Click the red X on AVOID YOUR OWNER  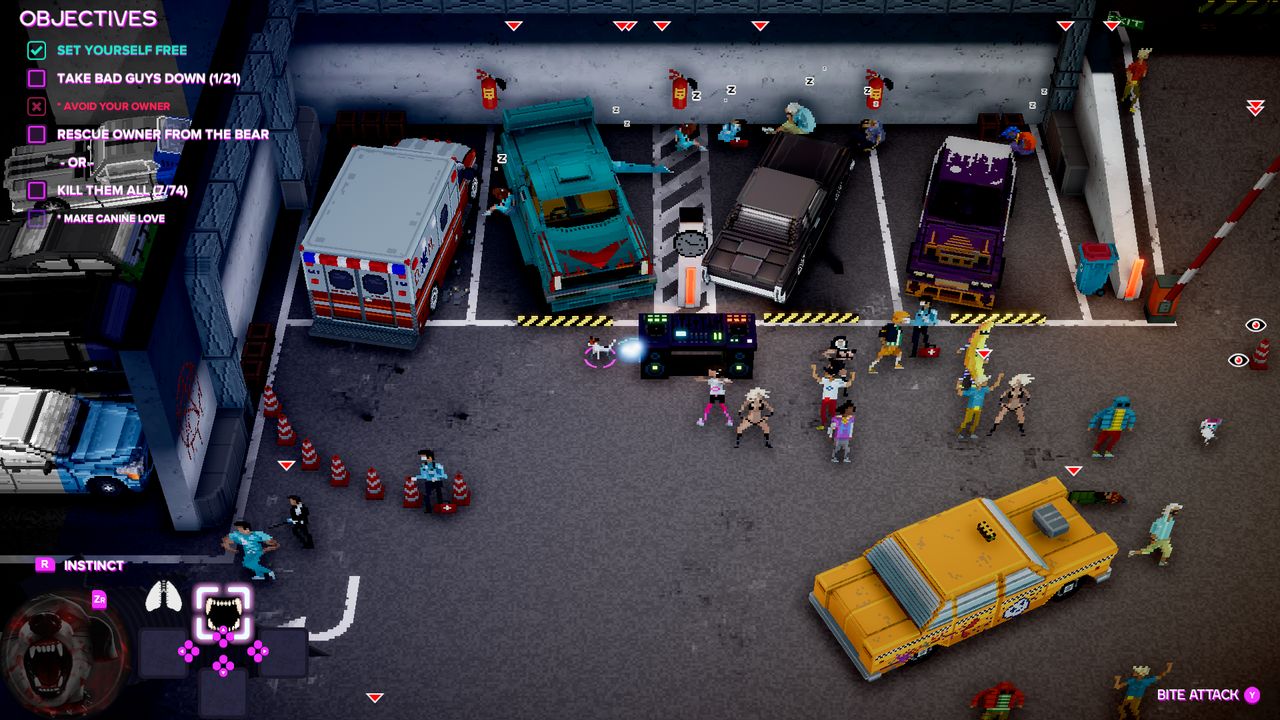pyautogui.click(x=35, y=104)
